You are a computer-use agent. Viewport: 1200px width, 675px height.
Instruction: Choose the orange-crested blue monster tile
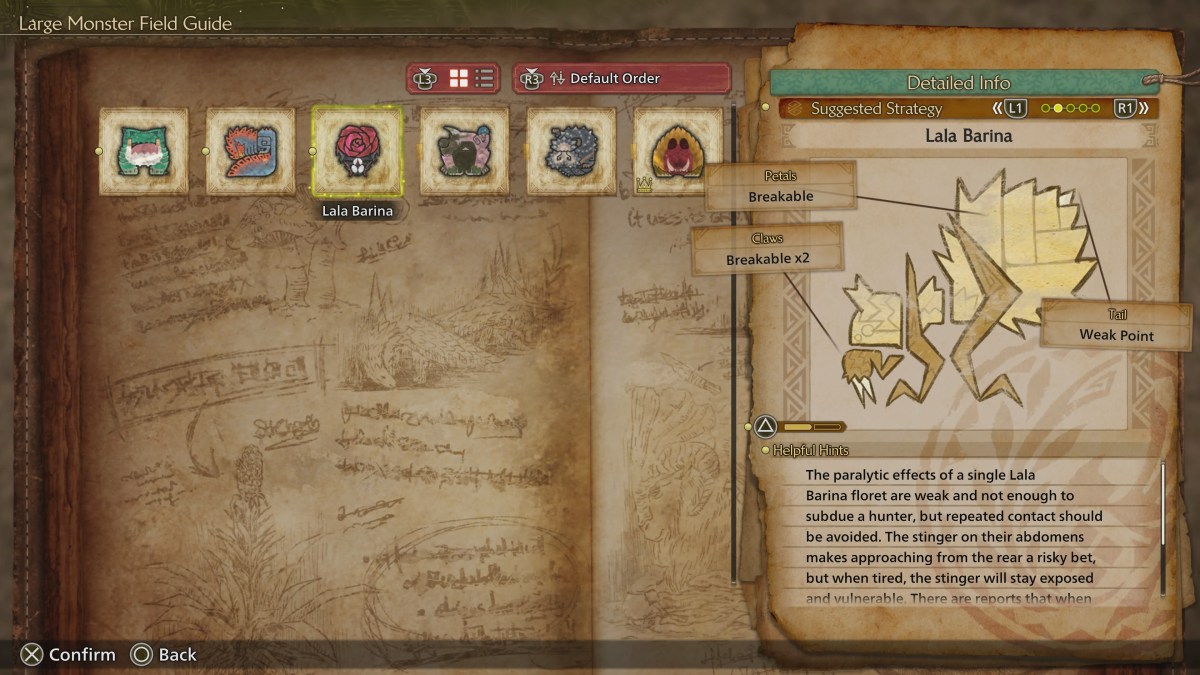[x=251, y=151]
